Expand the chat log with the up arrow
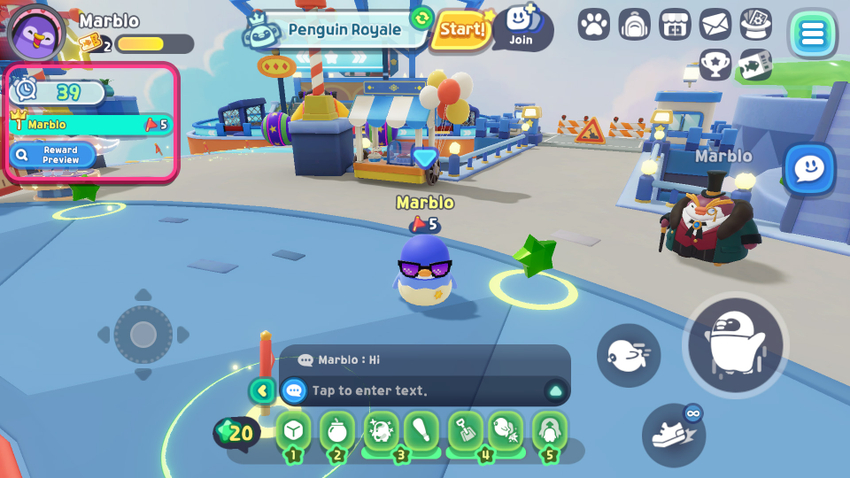The width and height of the screenshot is (850, 478). 555,391
